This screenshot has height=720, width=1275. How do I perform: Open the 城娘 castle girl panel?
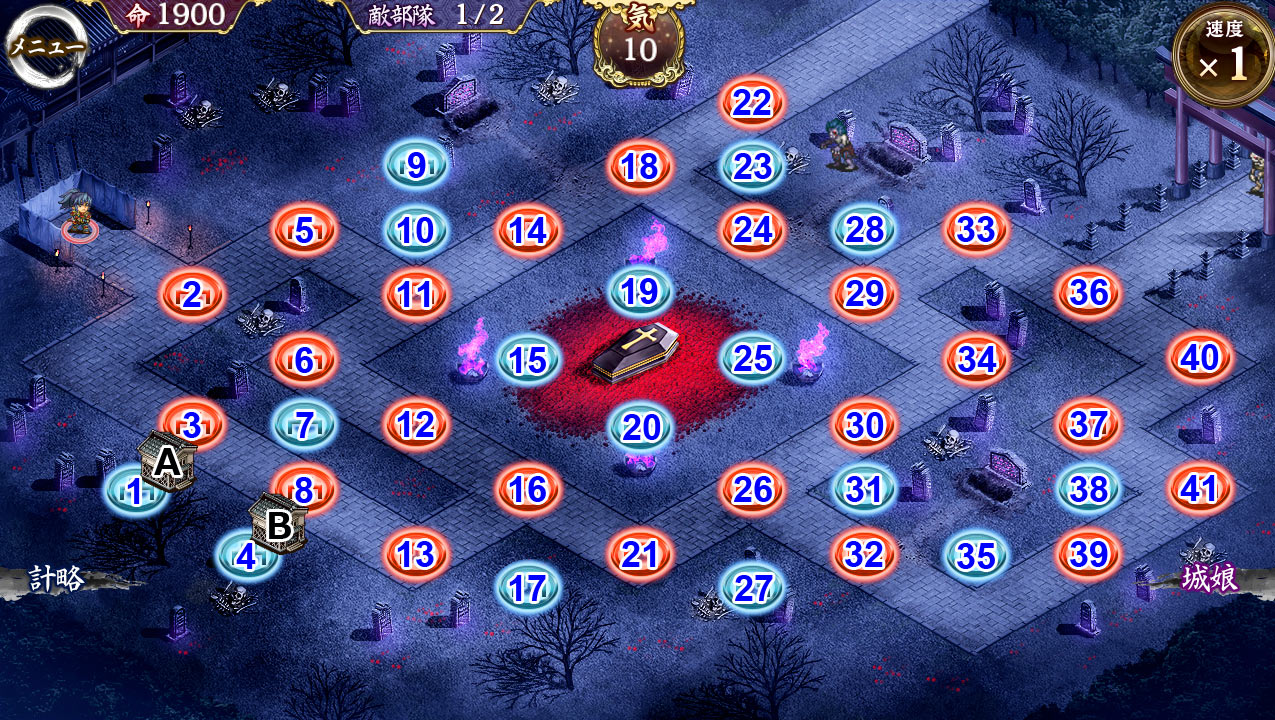tap(1209, 578)
